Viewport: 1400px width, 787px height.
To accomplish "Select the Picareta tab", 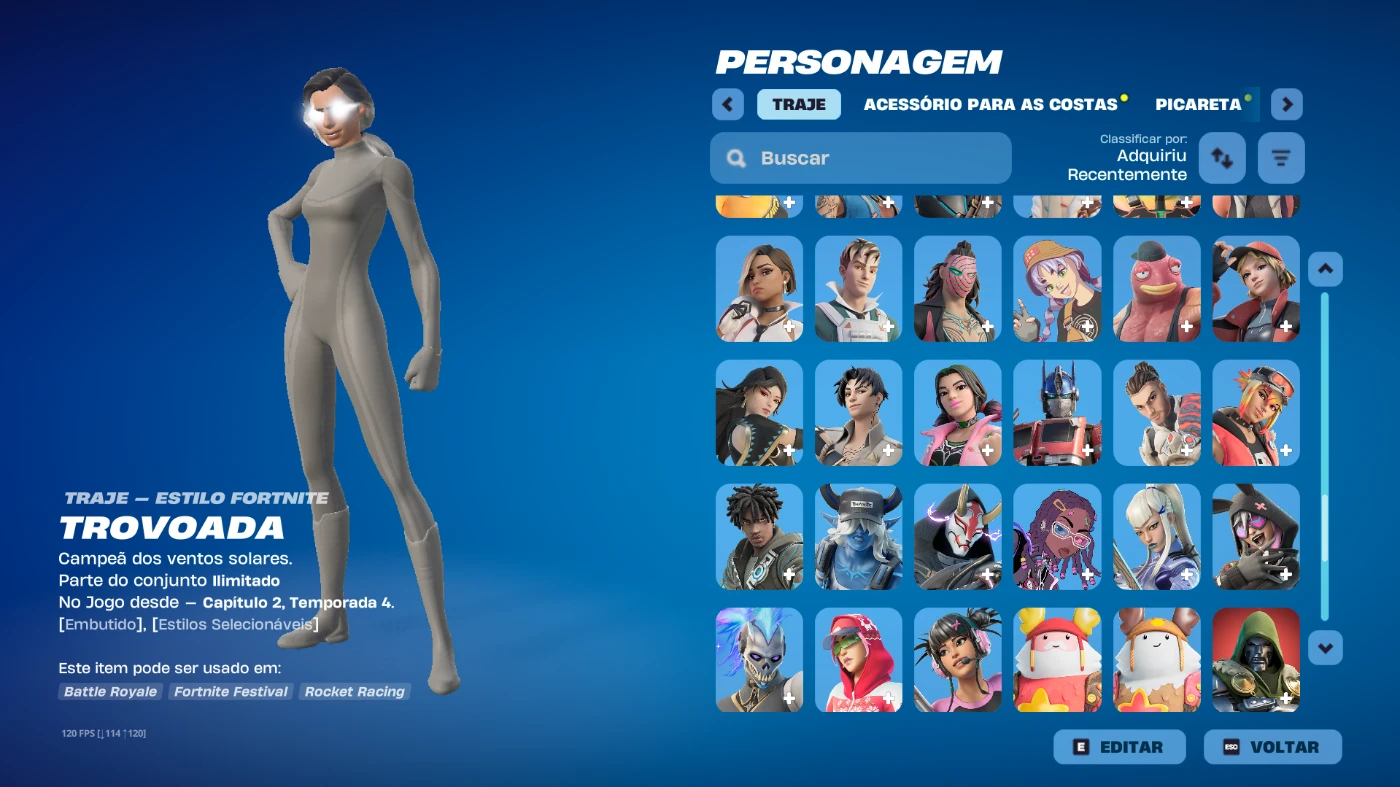I will [x=1198, y=104].
